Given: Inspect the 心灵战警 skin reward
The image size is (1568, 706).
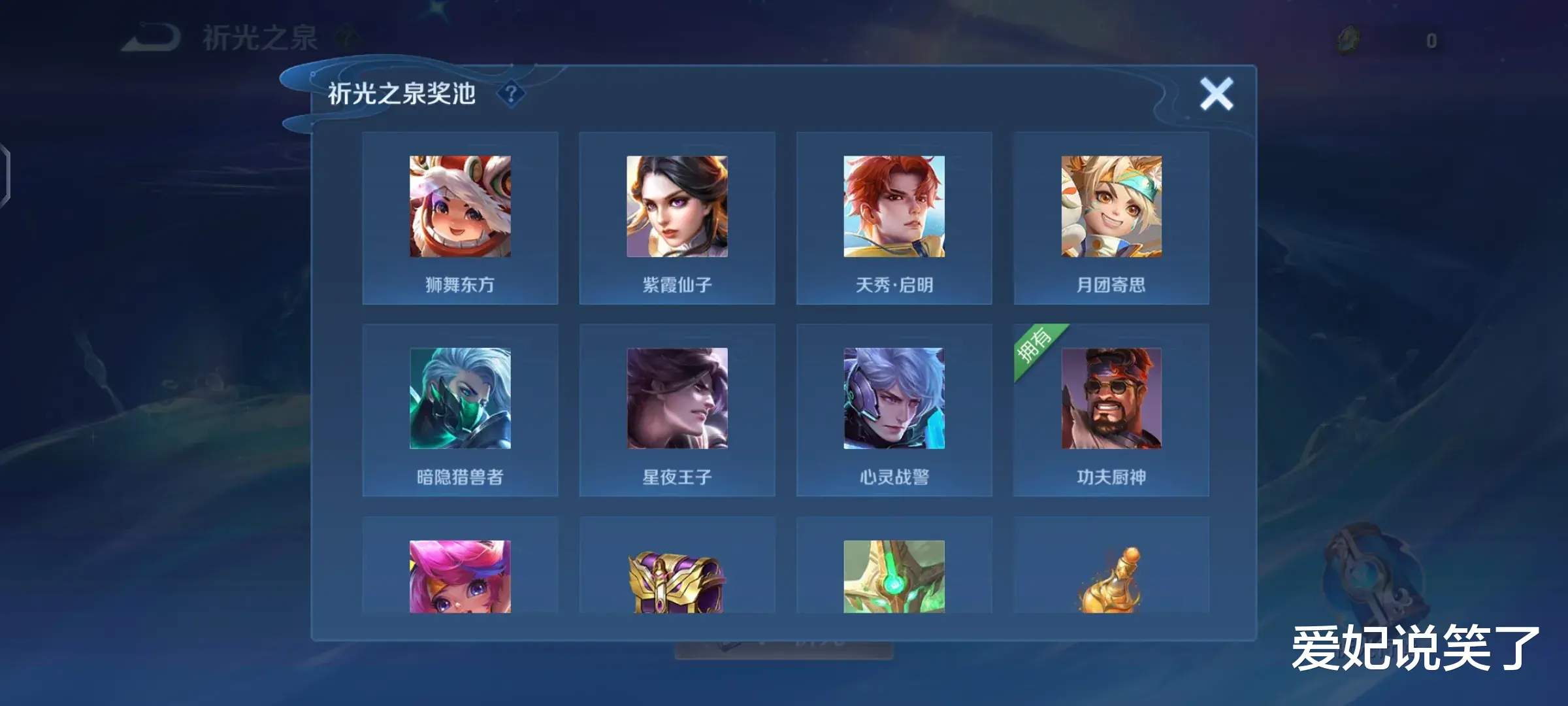Looking at the screenshot, I should pyautogui.click(x=894, y=411).
